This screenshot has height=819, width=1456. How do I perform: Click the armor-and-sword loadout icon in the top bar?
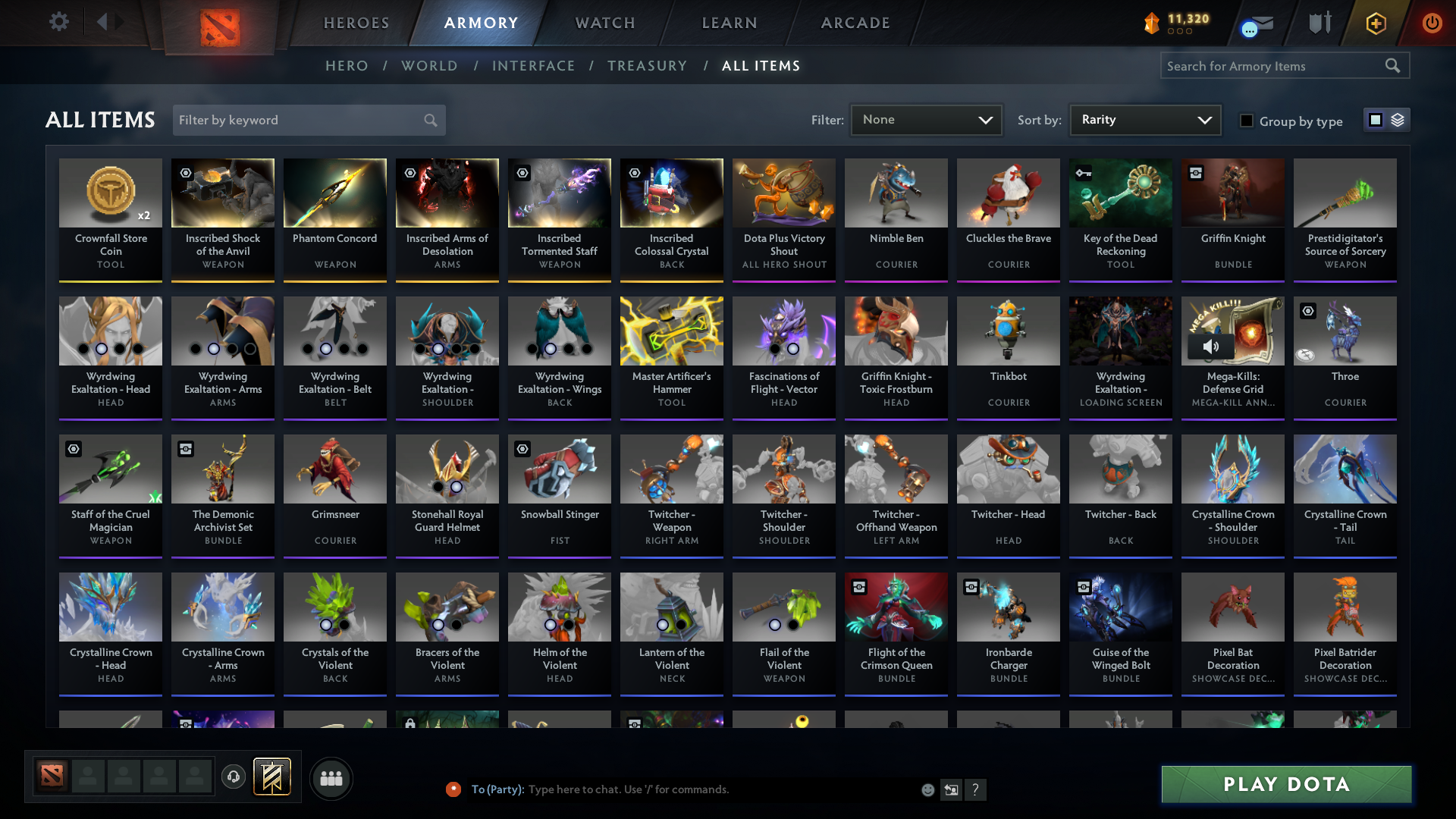click(x=1319, y=23)
